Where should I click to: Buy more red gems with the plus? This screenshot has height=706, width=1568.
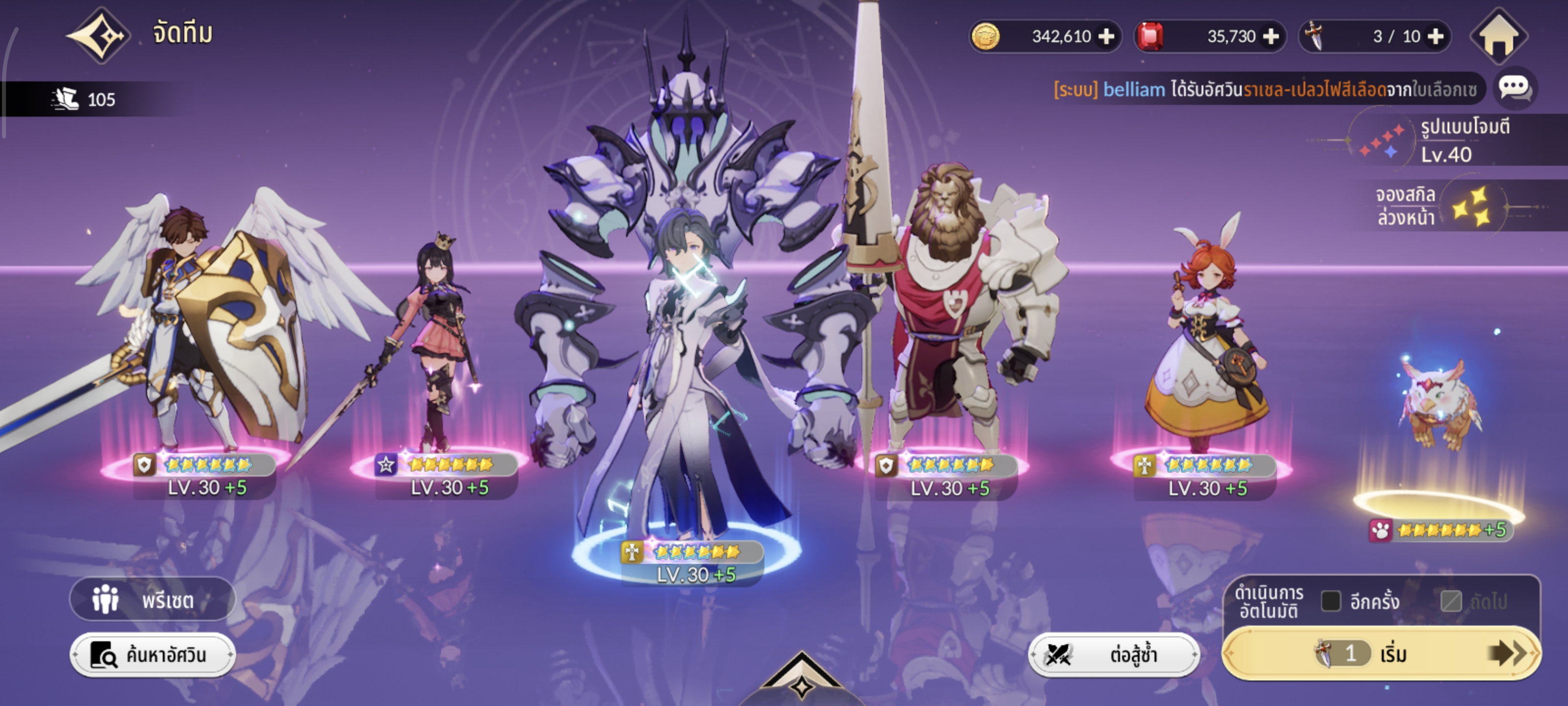point(1271,37)
